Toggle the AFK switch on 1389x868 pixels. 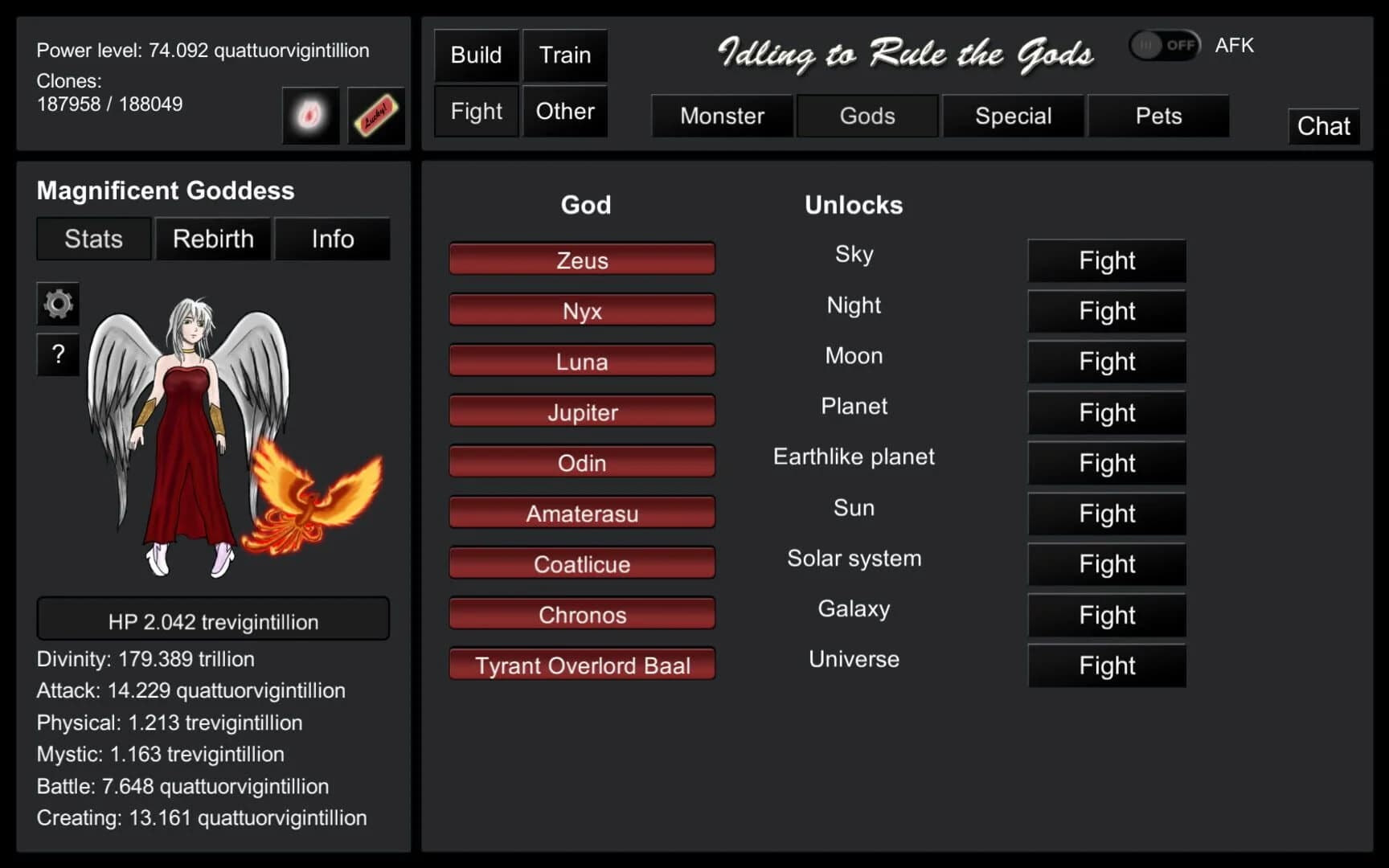click(x=1164, y=45)
